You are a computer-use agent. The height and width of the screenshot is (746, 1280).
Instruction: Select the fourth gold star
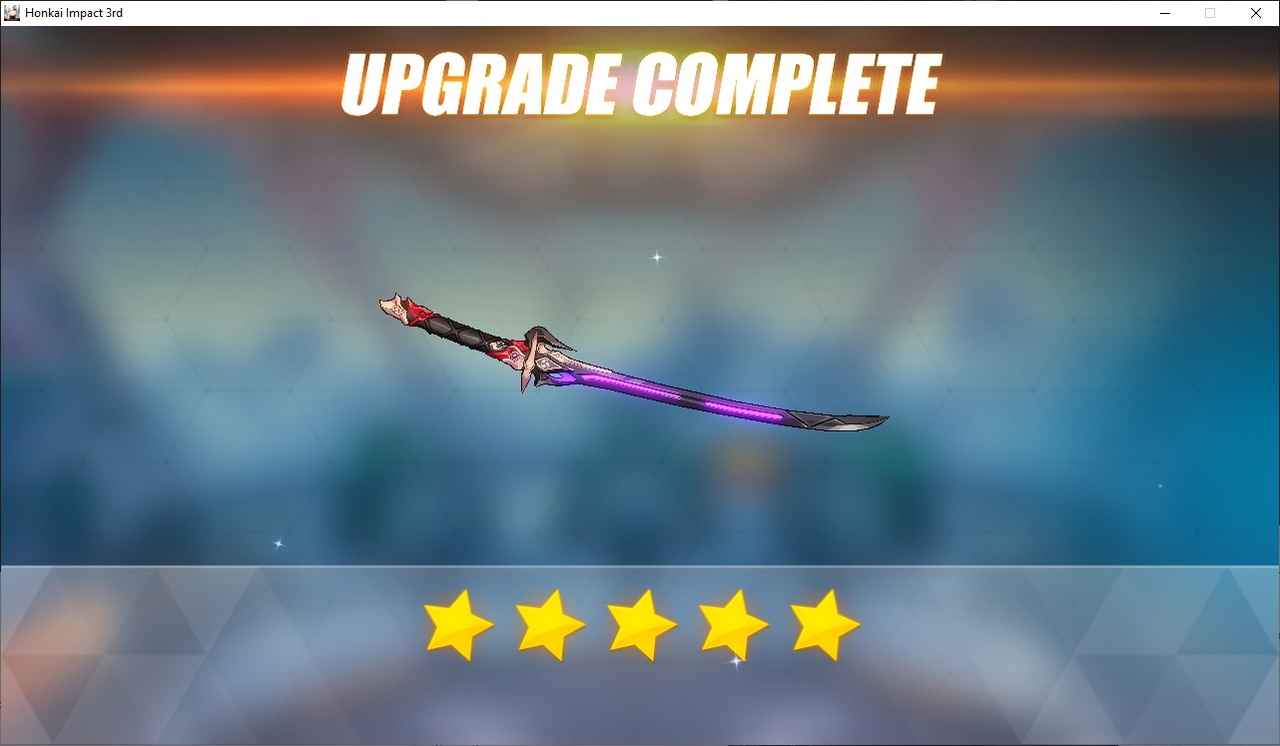[x=733, y=622]
